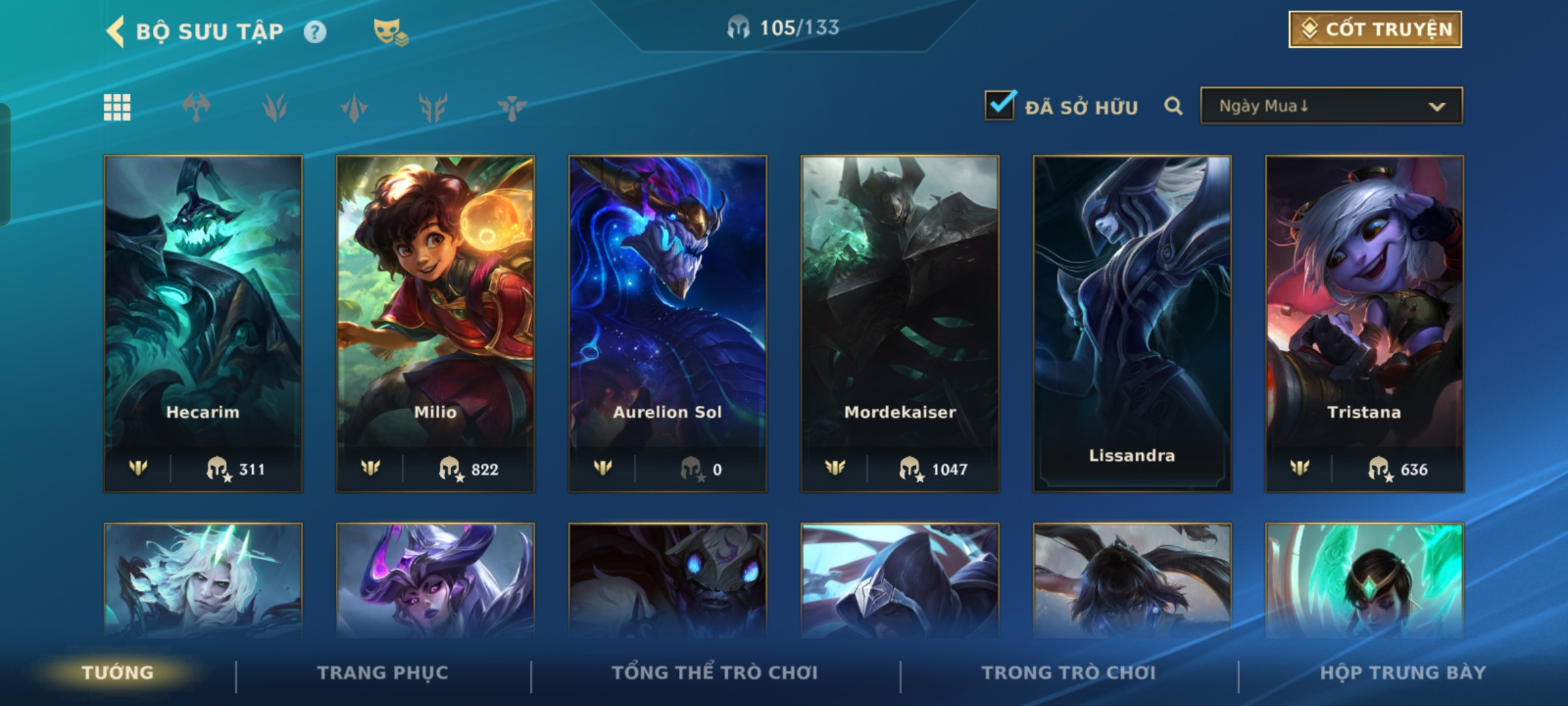This screenshot has height=706, width=1568.
Task: Open the champion search magnifier
Action: [1173, 106]
